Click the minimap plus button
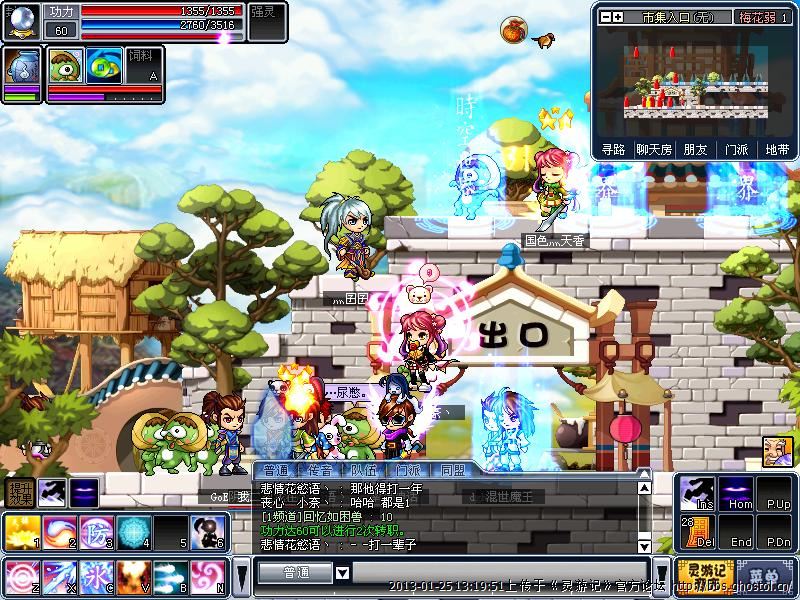 [x=617, y=17]
